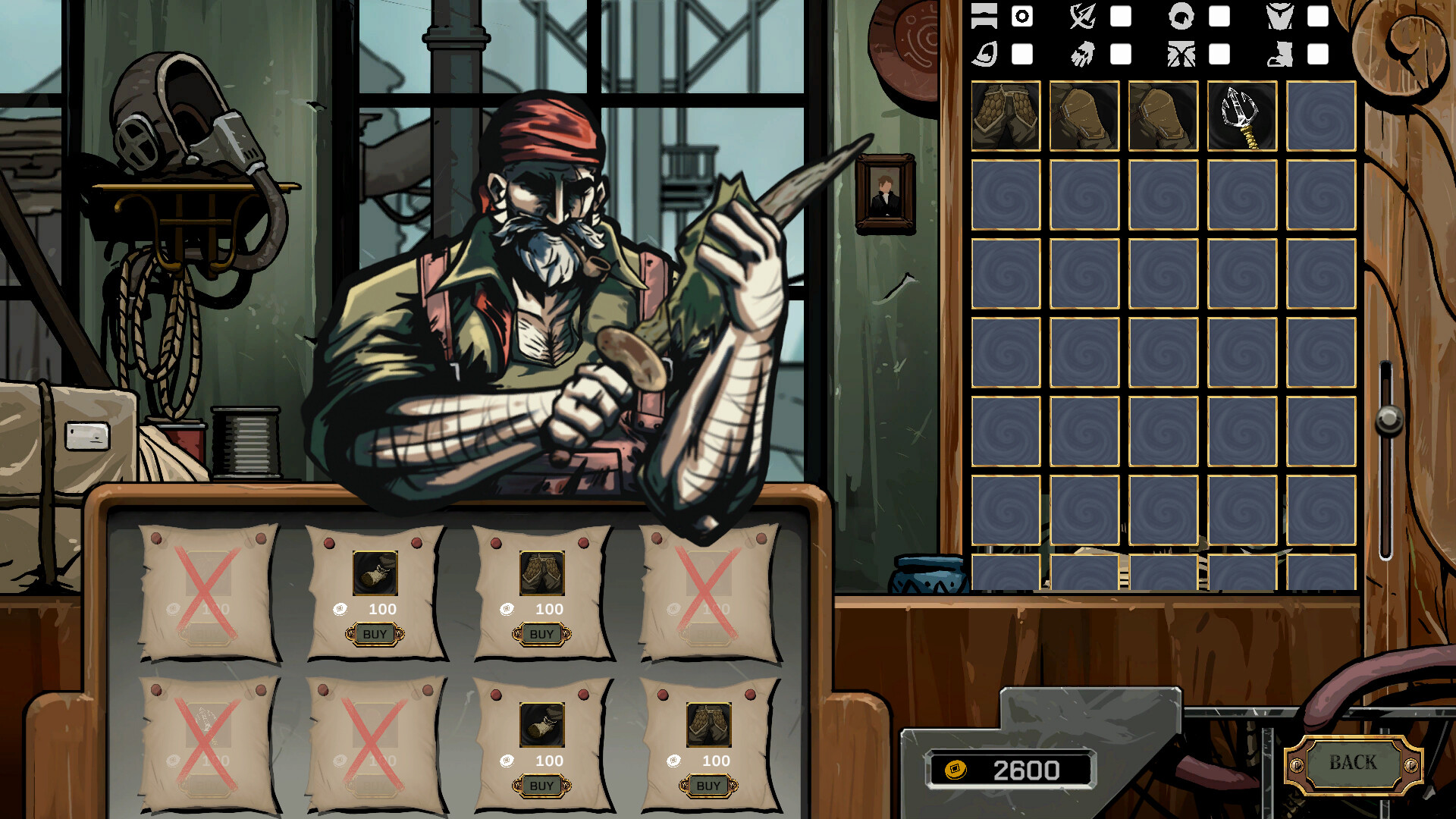
Task: Select the boots filter icon
Action: 1279,55
